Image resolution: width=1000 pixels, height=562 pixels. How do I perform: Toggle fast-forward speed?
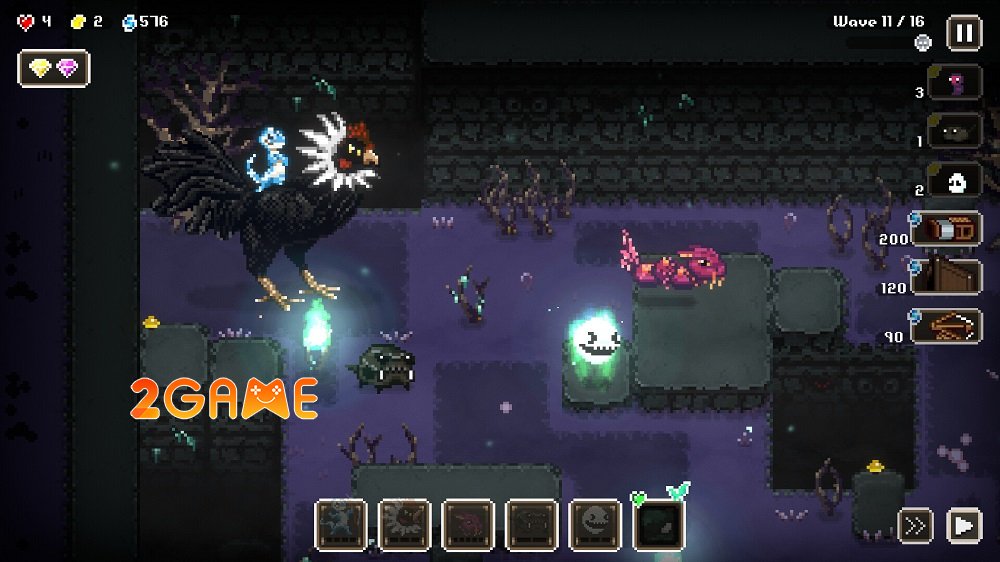[915, 525]
